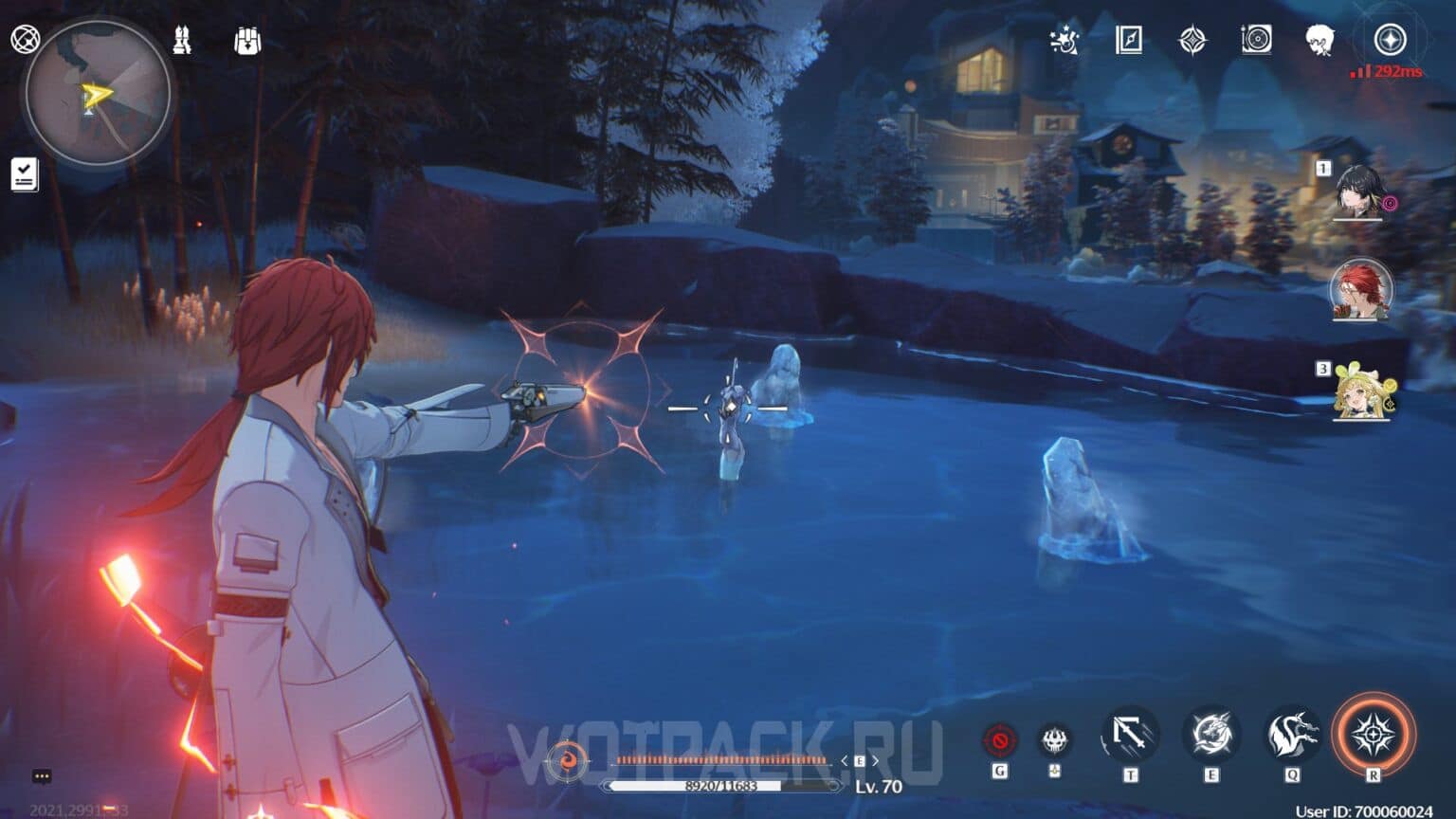Screen dimensions: 1456x819
Task: Open the backpack inventory icon
Action: [246, 42]
